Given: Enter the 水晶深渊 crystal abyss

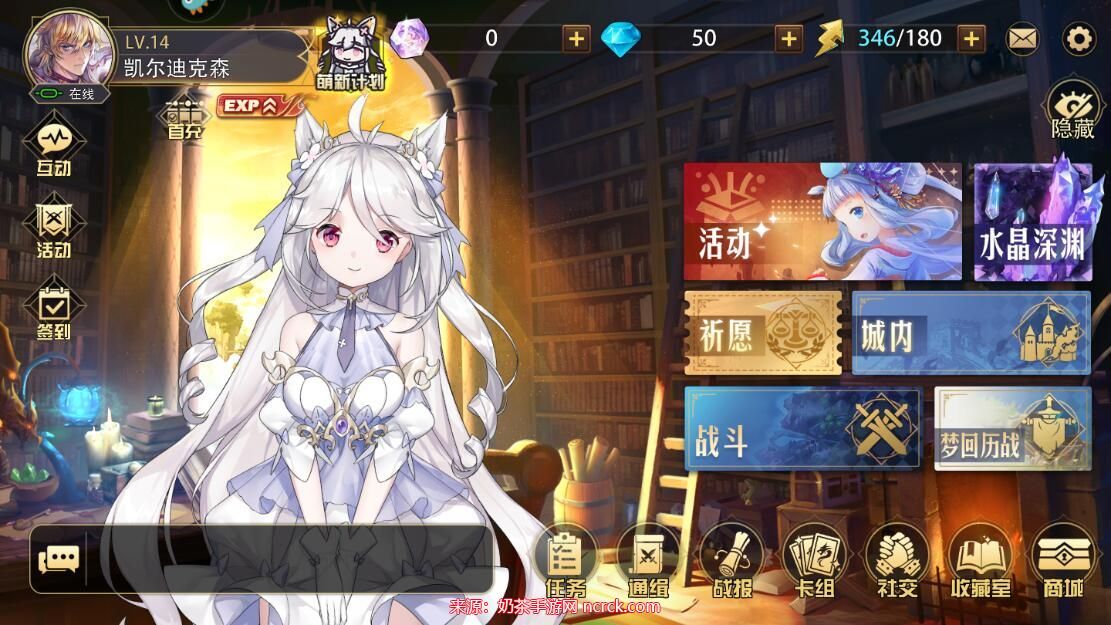Looking at the screenshot, I should click(1031, 222).
